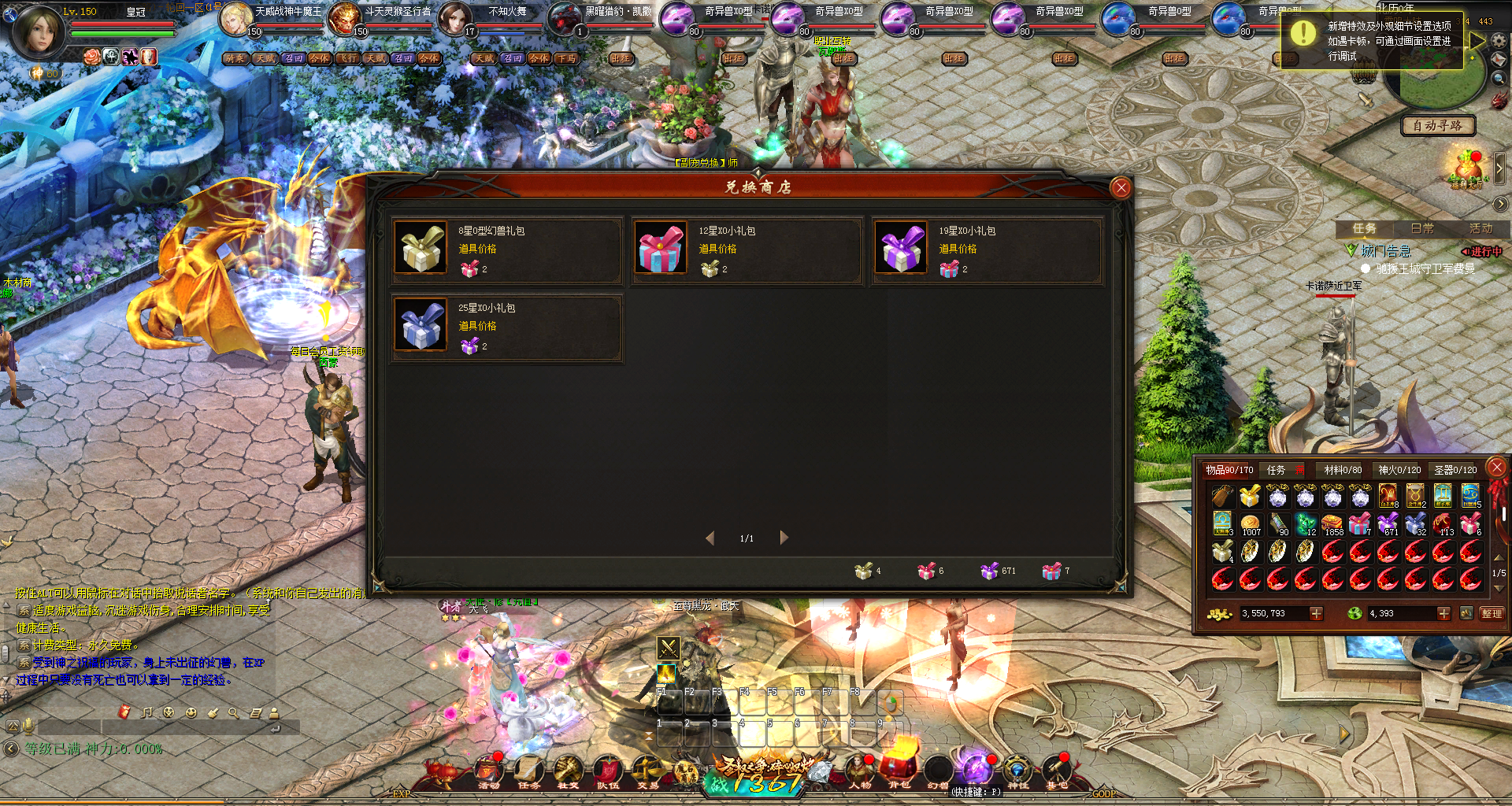Screen dimensions: 1512x806
Task: Switch to the 材料 materials tab
Action: tap(1342, 470)
